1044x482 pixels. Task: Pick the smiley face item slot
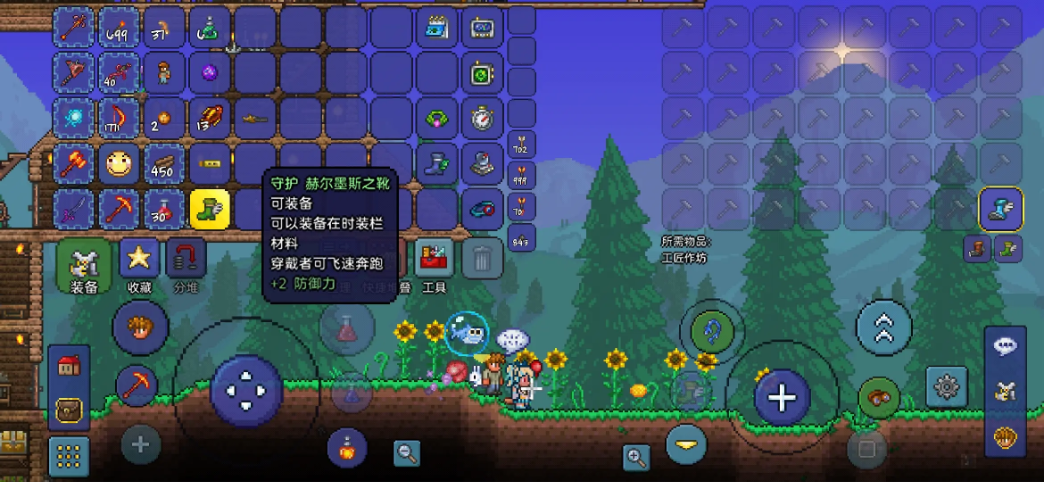pos(119,163)
